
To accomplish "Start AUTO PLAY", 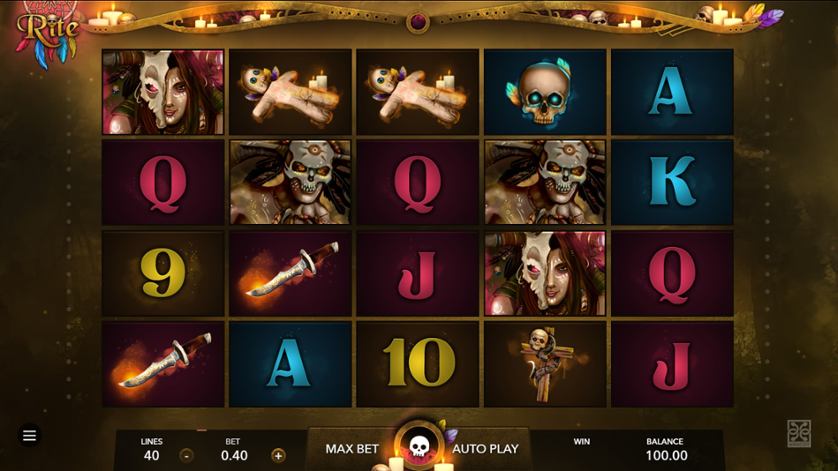I will 485,448.
